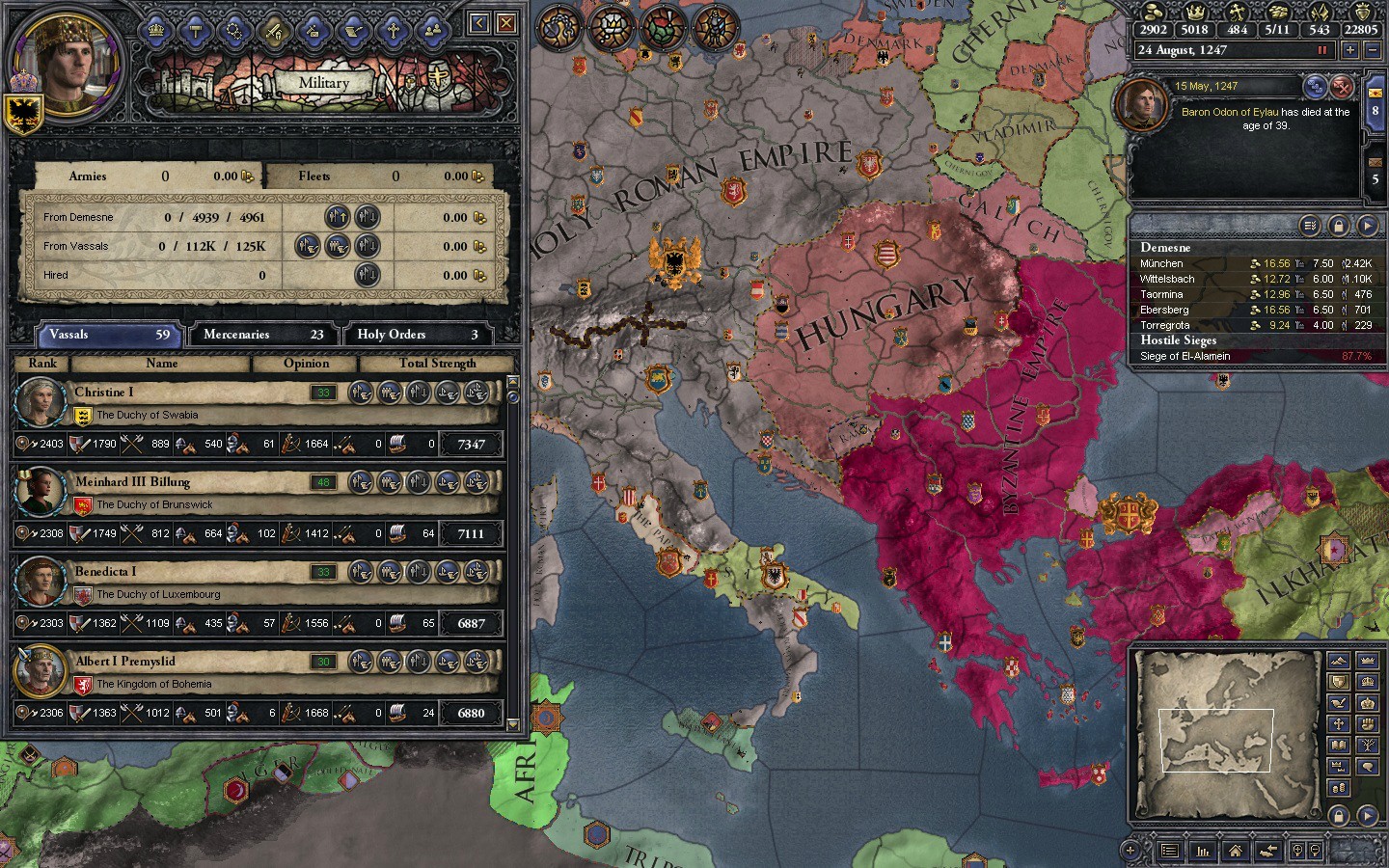The image size is (1389, 868).
Task: Open the Religion cross tab
Action: tap(393, 31)
